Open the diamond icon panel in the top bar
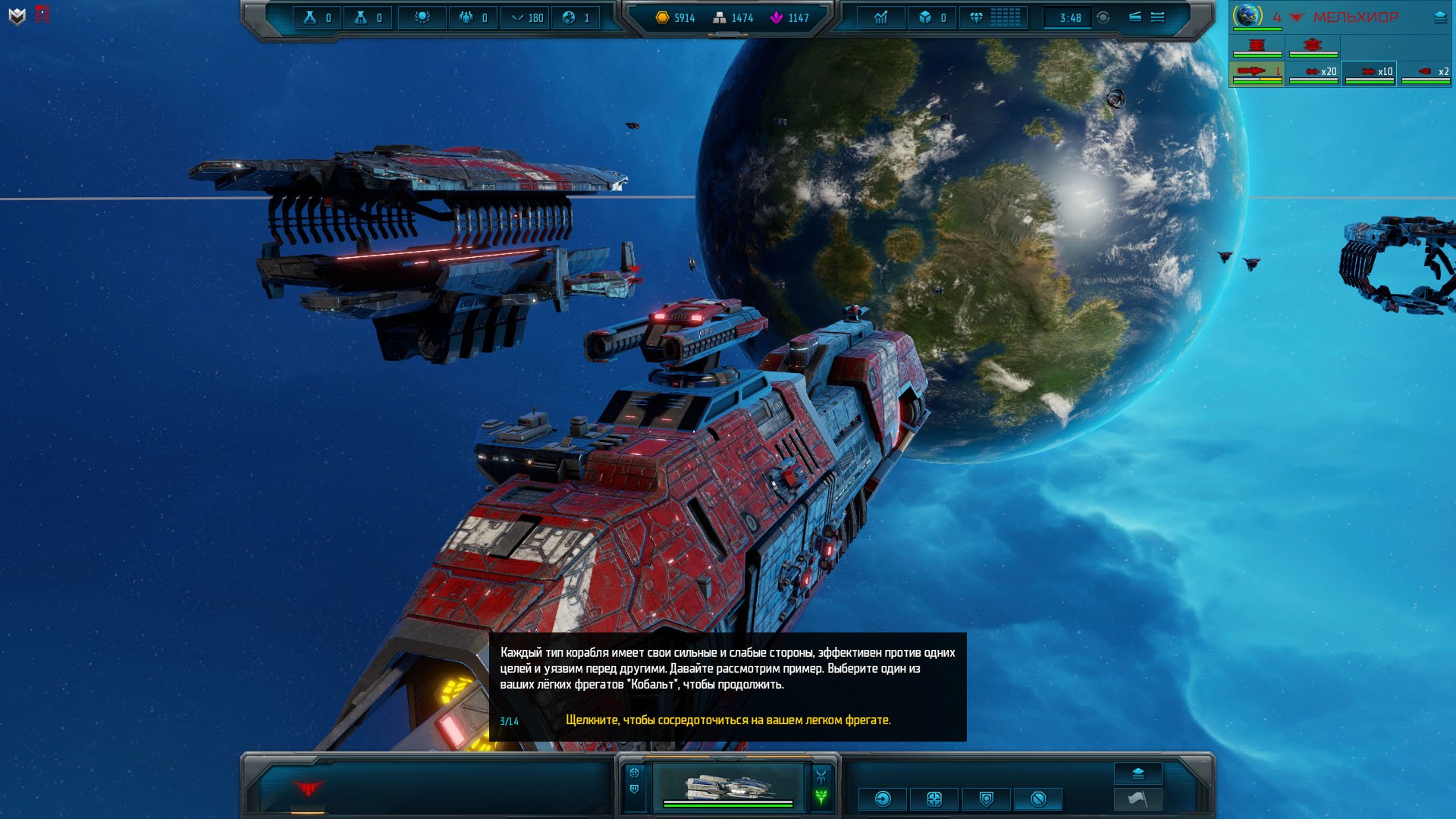Image resolution: width=1456 pixels, height=819 pixels. (976, 17)
